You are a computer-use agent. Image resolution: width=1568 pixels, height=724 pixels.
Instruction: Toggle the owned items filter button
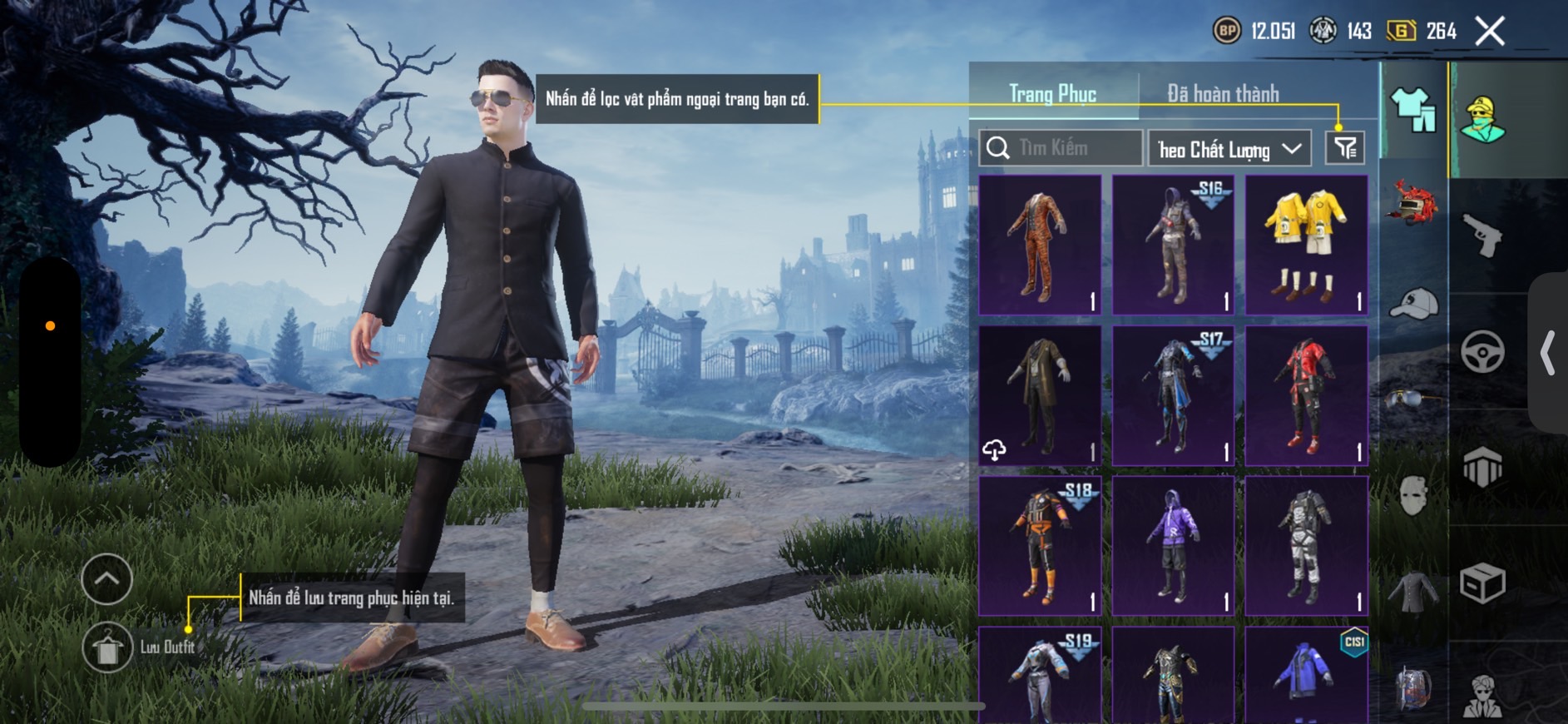pyautogui.click(x=1344, y=148)
